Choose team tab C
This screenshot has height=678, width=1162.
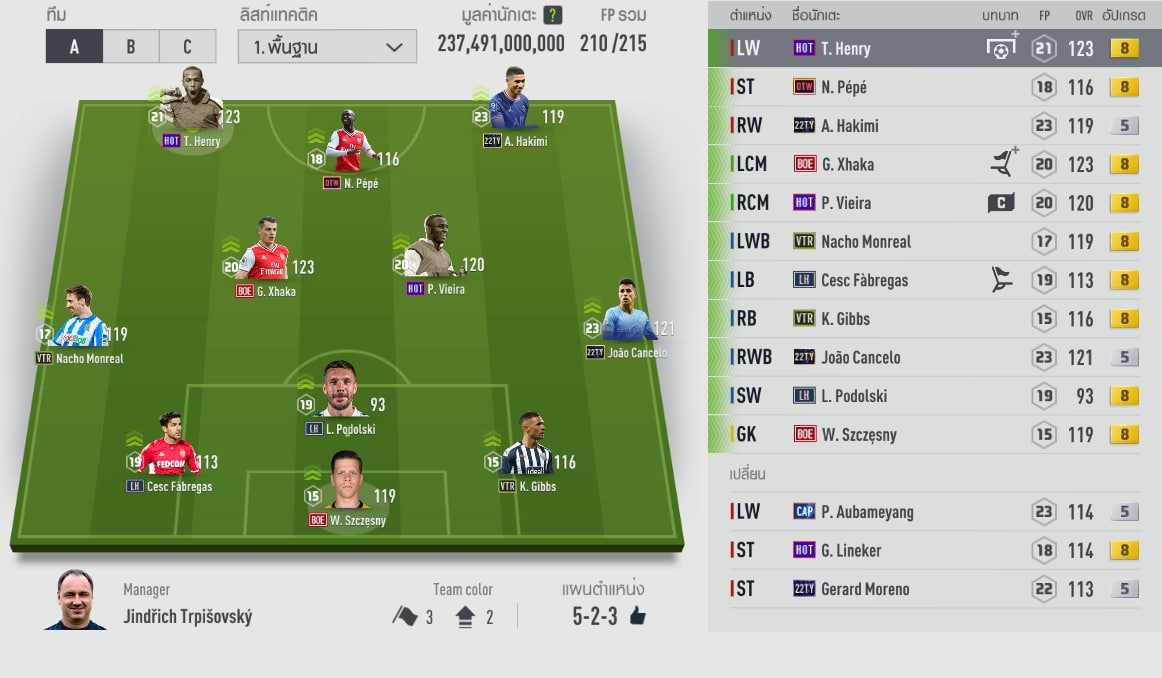187,46
